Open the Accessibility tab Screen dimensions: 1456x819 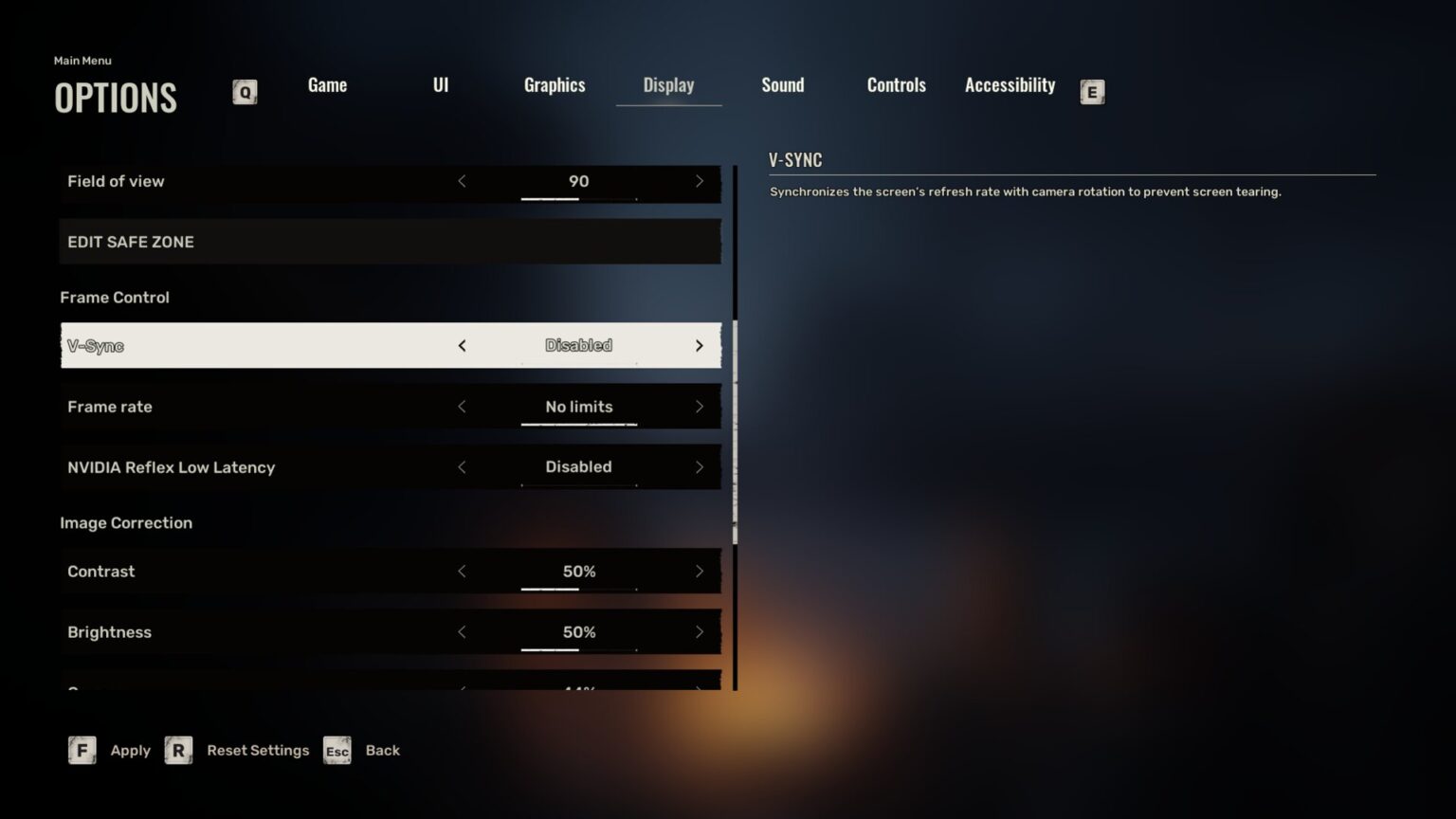tap(1010, 85)
